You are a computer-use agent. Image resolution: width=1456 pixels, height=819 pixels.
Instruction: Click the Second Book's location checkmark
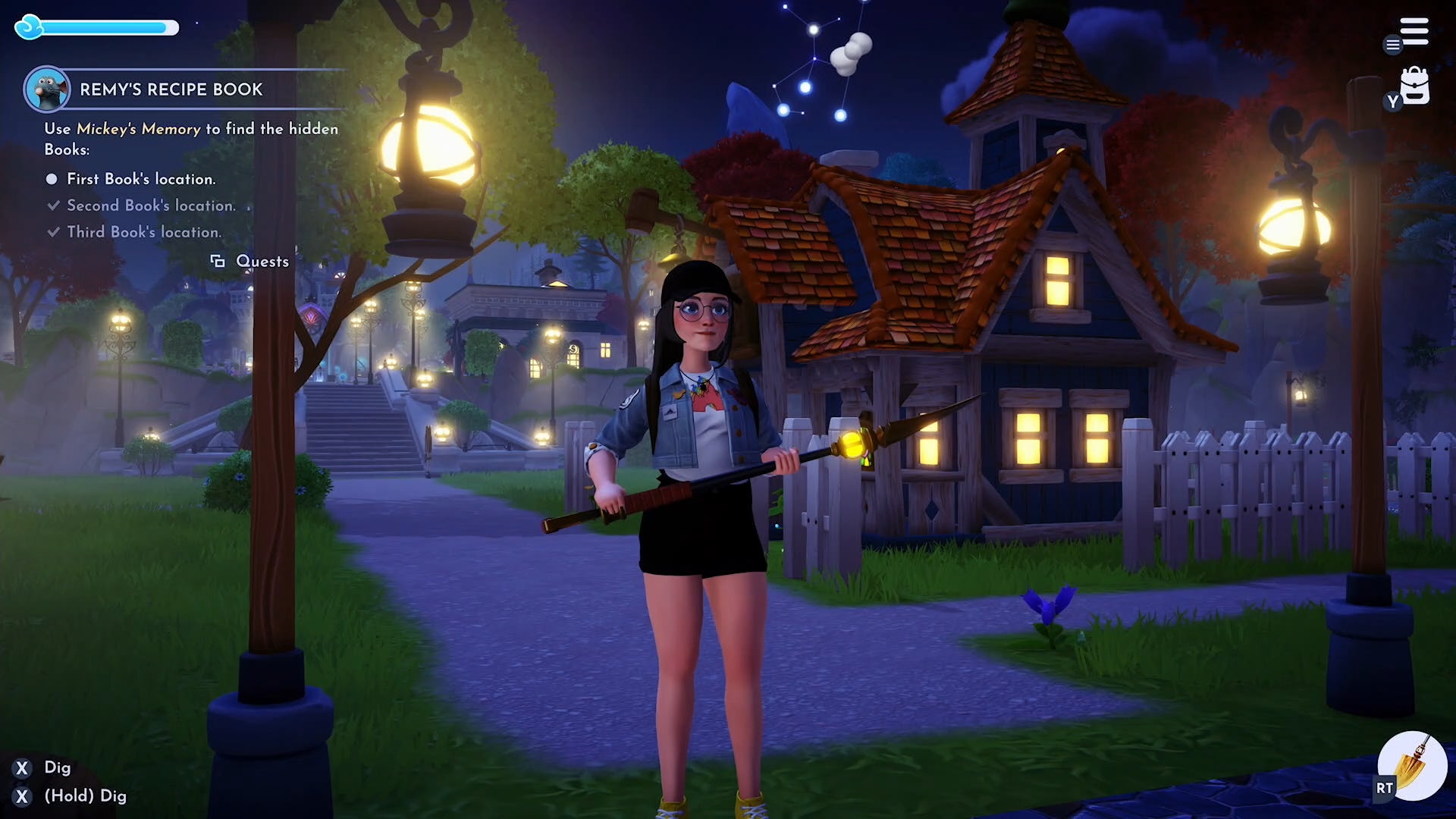(x=53, y=205)
